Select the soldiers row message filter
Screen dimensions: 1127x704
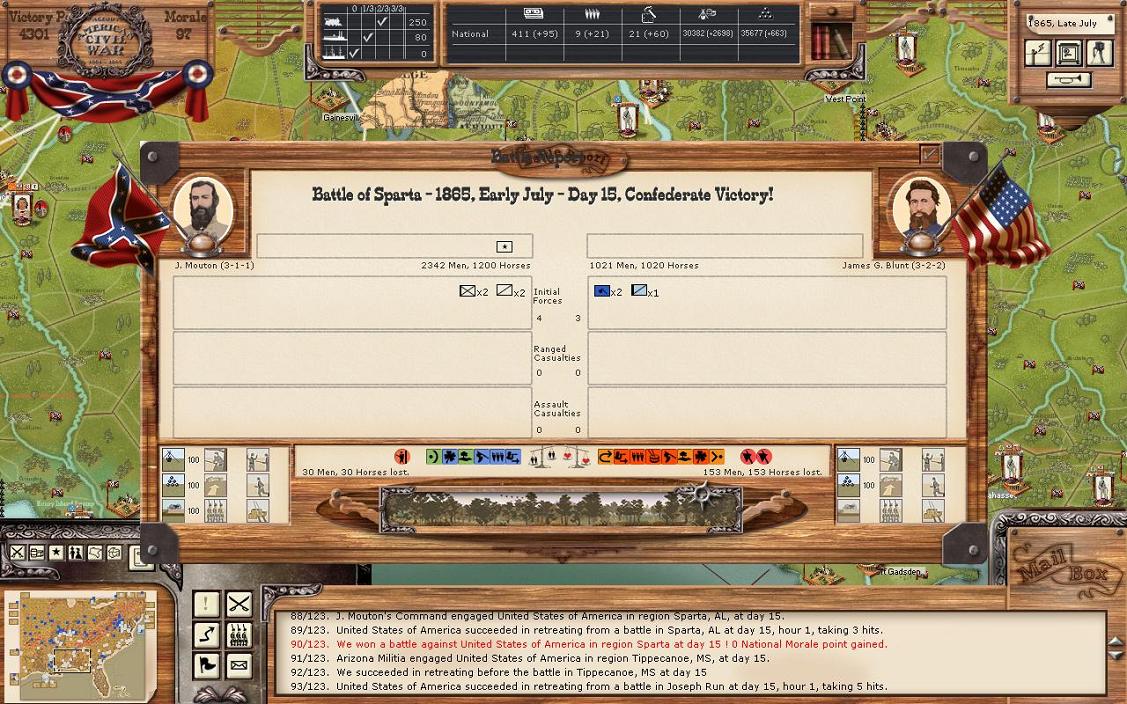point(238,634)
